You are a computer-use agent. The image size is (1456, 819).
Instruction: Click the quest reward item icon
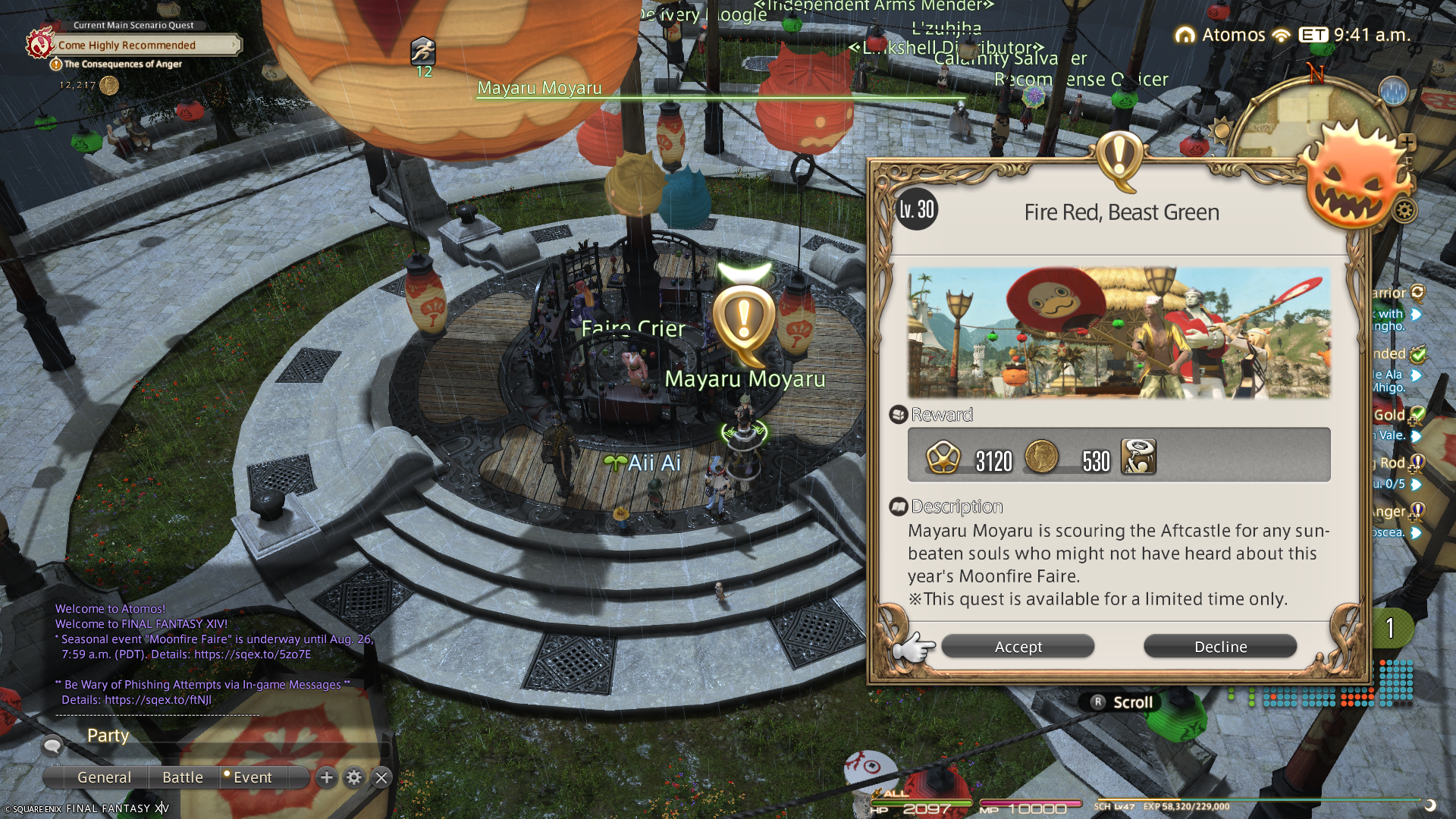pos(1138,457)
